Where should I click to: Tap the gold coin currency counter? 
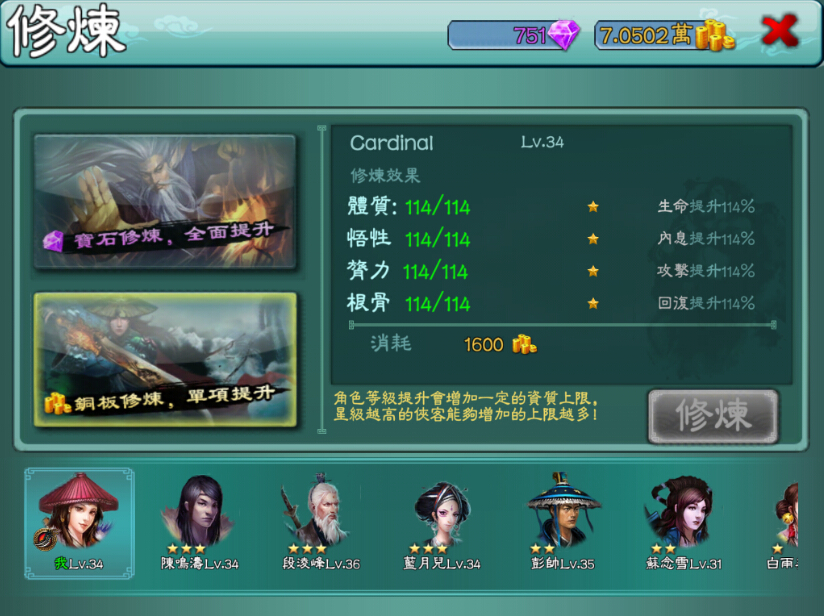click(665, 35)
